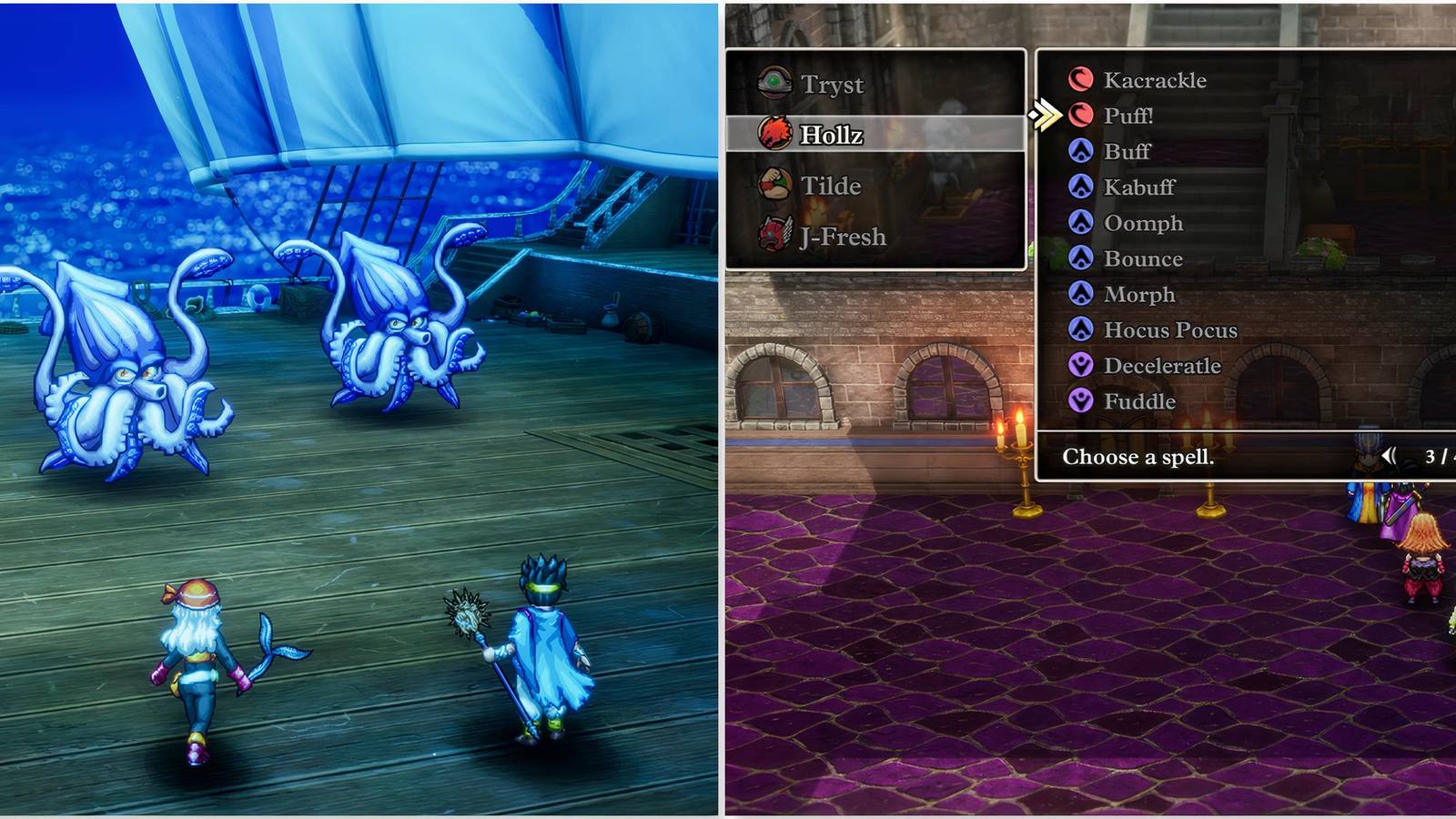
Task: Click the red Kacrackle spell icon
Action: click(1082, 80)
